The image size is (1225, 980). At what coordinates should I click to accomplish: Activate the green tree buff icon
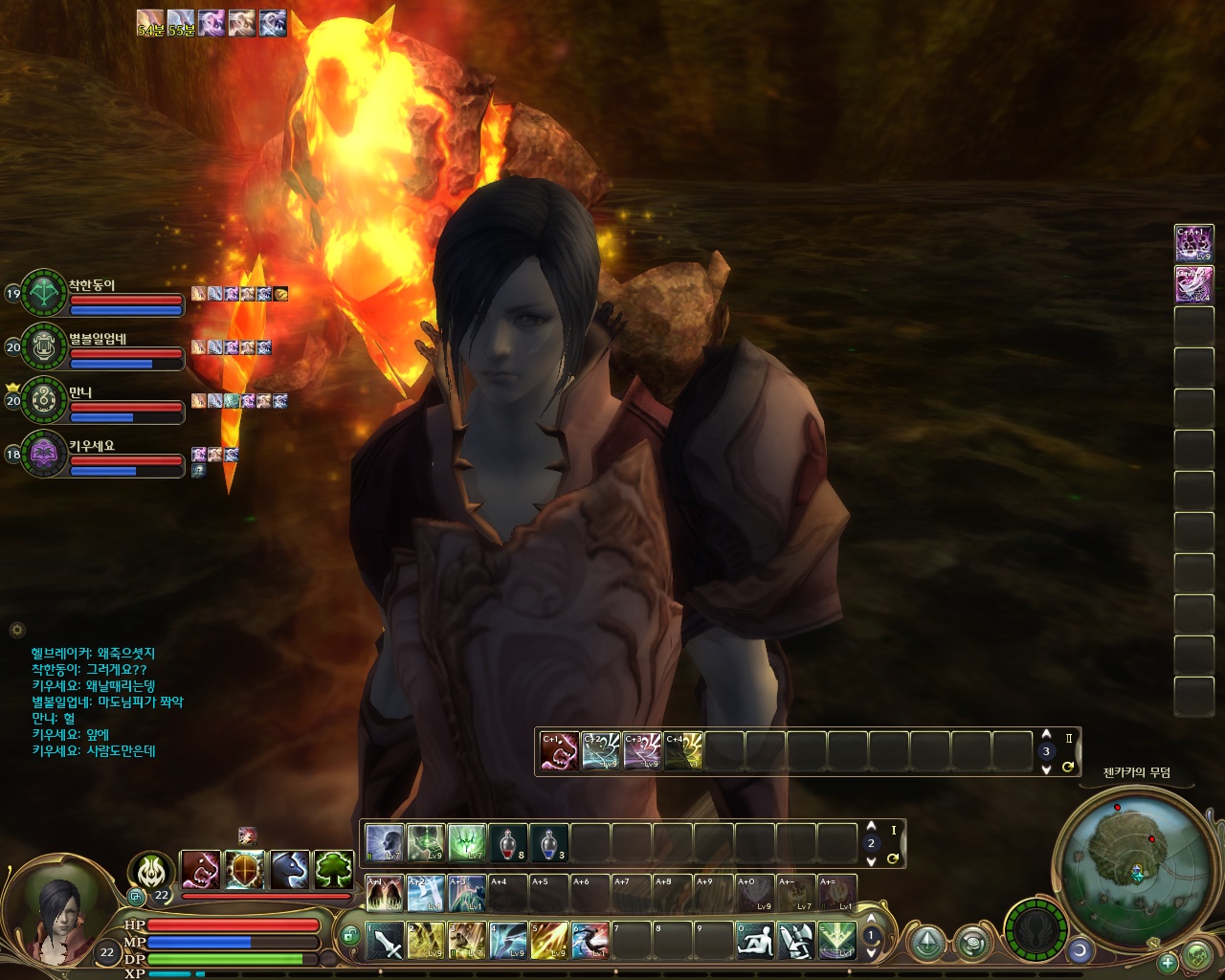tap(334, 870)
